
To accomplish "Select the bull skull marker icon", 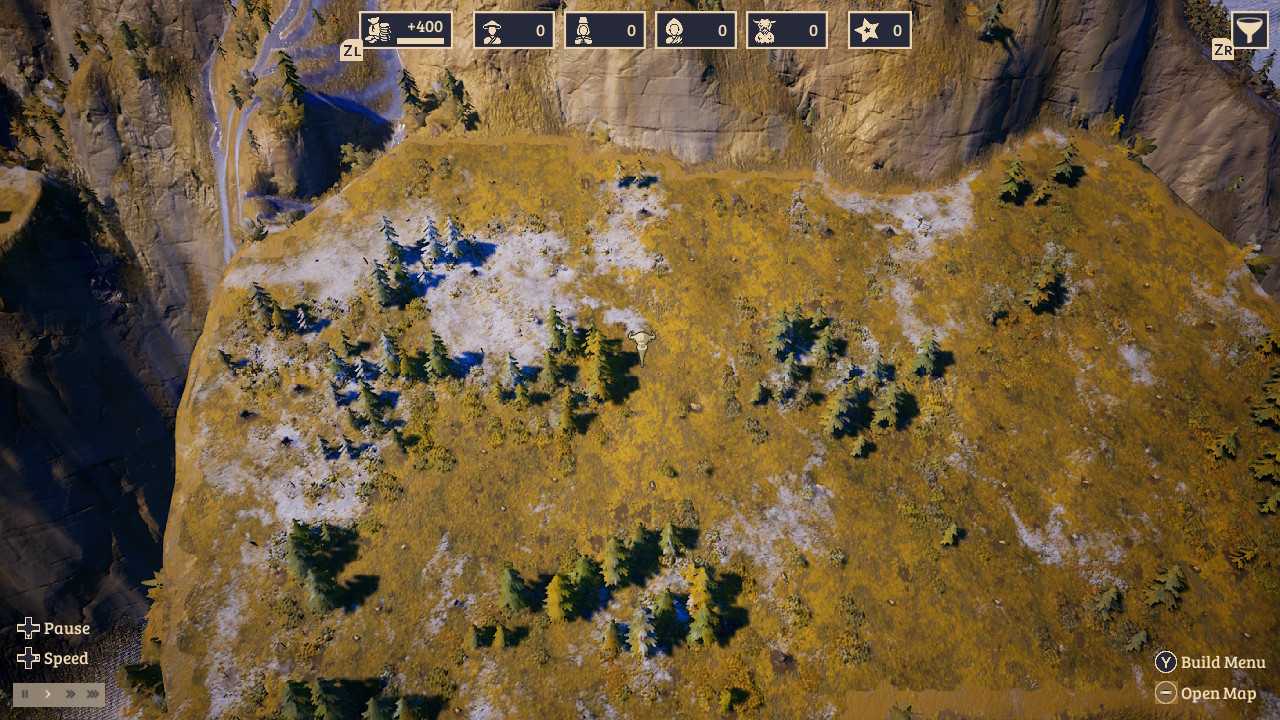I will point(640,343).
